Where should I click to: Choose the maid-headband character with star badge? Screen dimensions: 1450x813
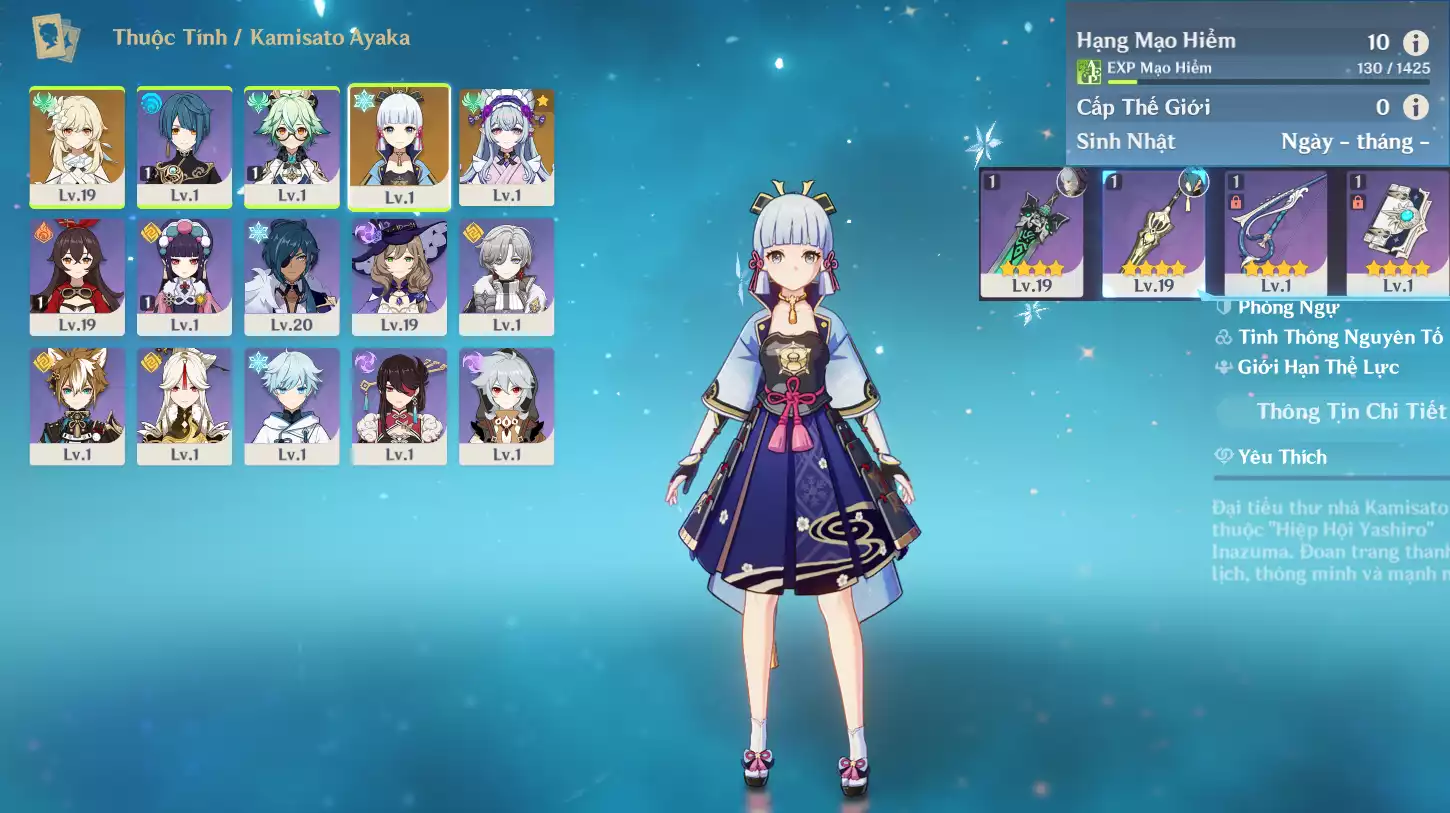point(506,146)
